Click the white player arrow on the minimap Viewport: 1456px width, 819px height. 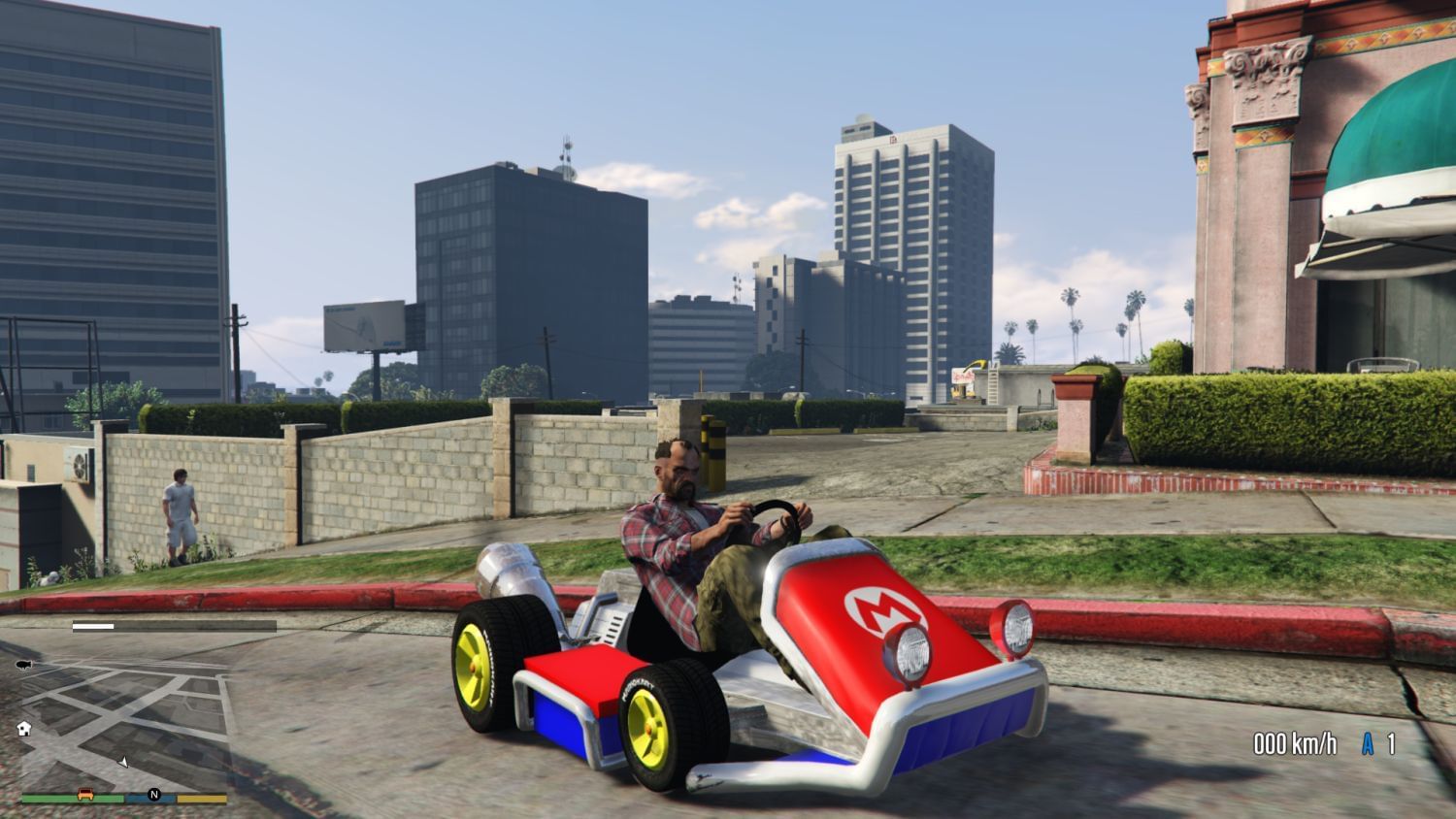click(x=124, y=762)
